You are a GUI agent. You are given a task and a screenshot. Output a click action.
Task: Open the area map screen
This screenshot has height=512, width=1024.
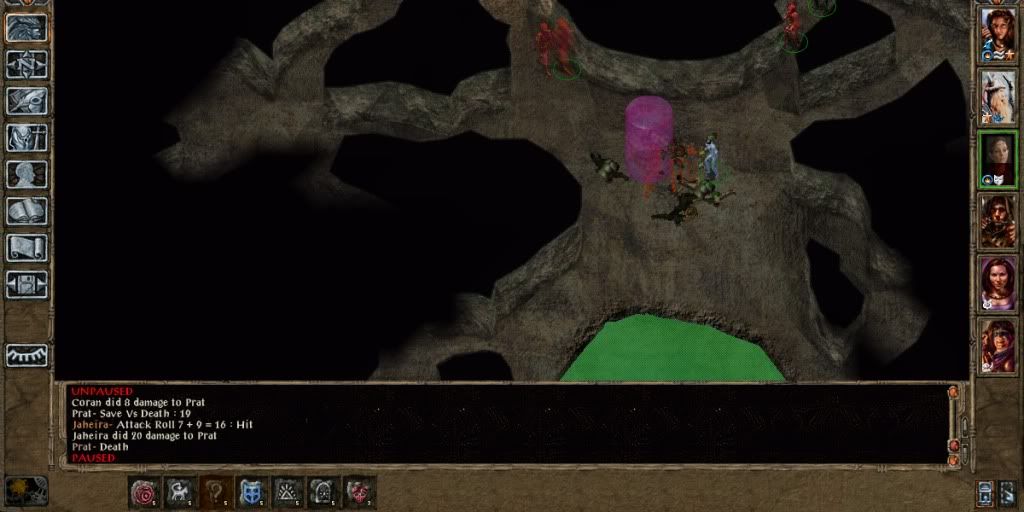click(27, 64)
